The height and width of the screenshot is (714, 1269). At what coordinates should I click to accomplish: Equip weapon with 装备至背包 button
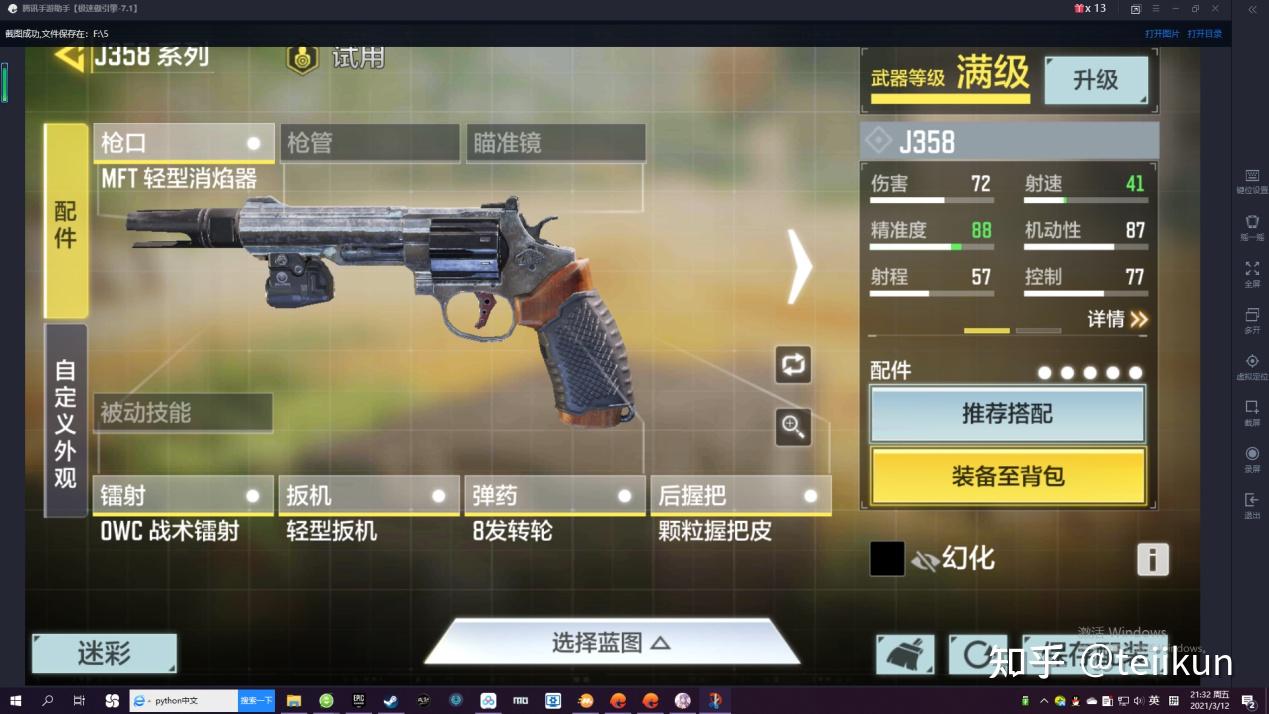[1008, 477]
